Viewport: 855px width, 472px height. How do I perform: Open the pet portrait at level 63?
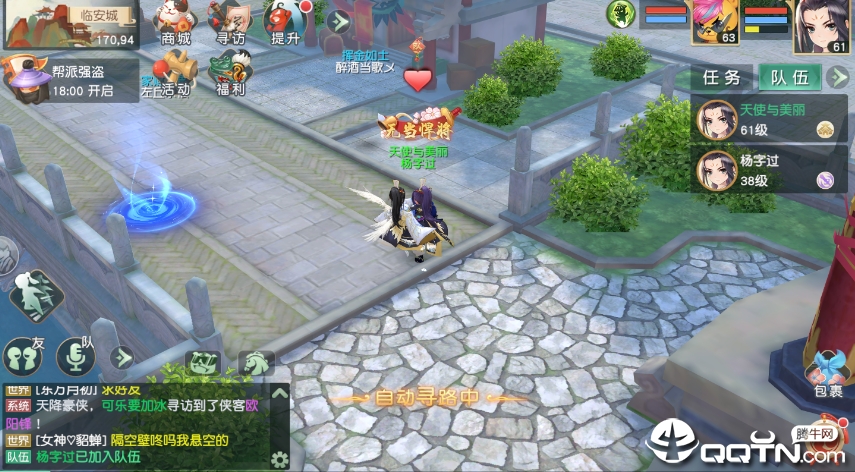coord(717,22)
